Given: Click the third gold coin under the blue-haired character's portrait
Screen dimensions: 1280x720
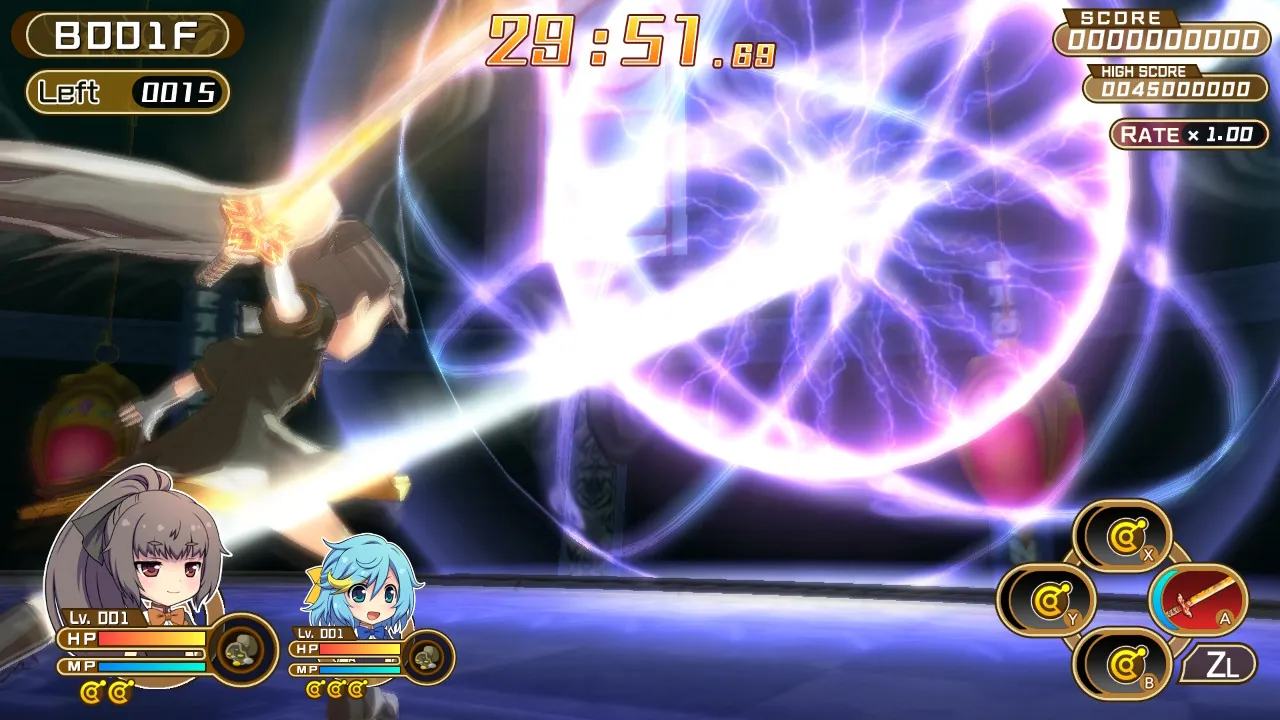Looking at the screenshot, I should click(356, 688).
